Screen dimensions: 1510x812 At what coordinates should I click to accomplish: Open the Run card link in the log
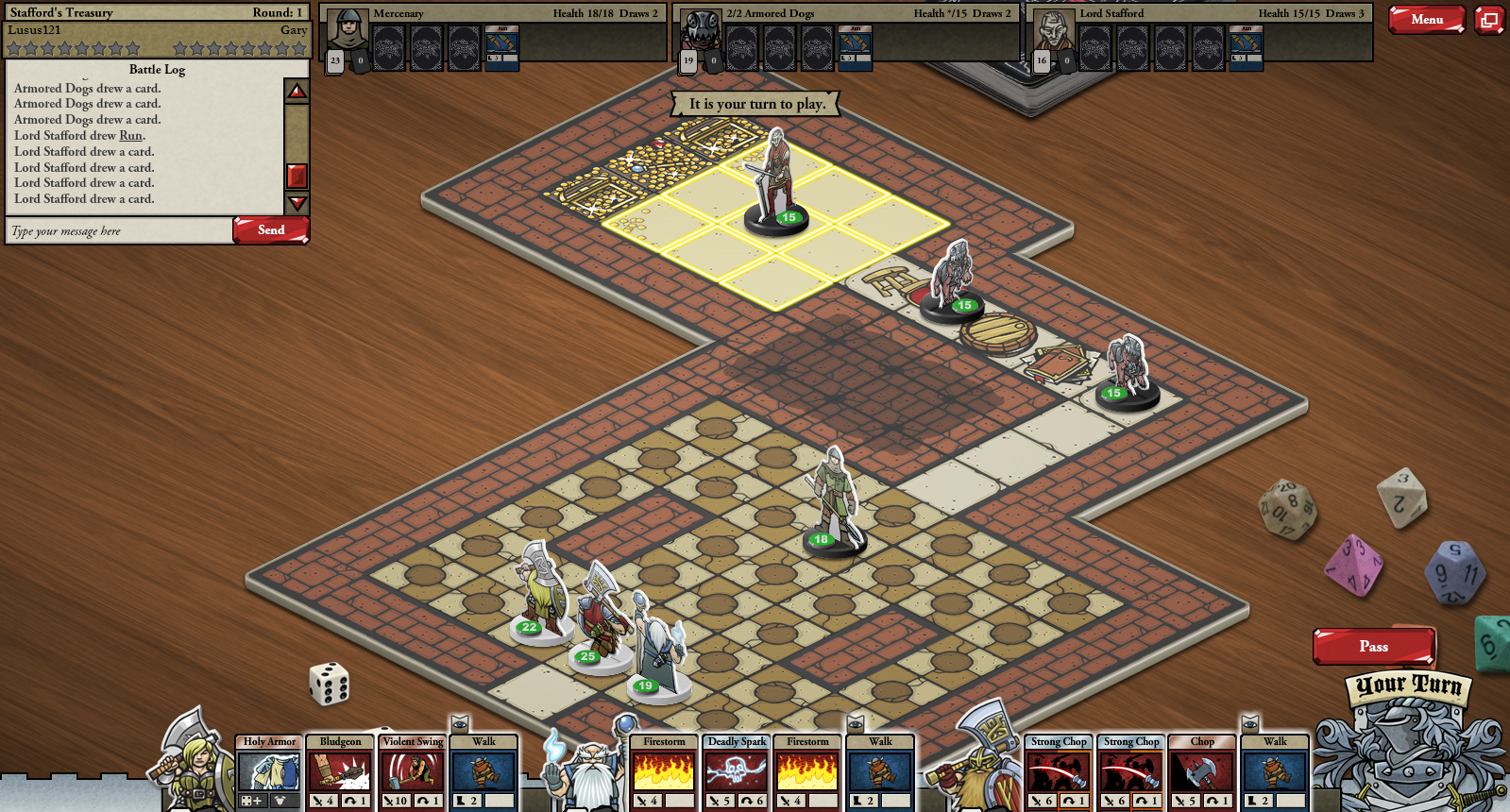click(130, 136)
